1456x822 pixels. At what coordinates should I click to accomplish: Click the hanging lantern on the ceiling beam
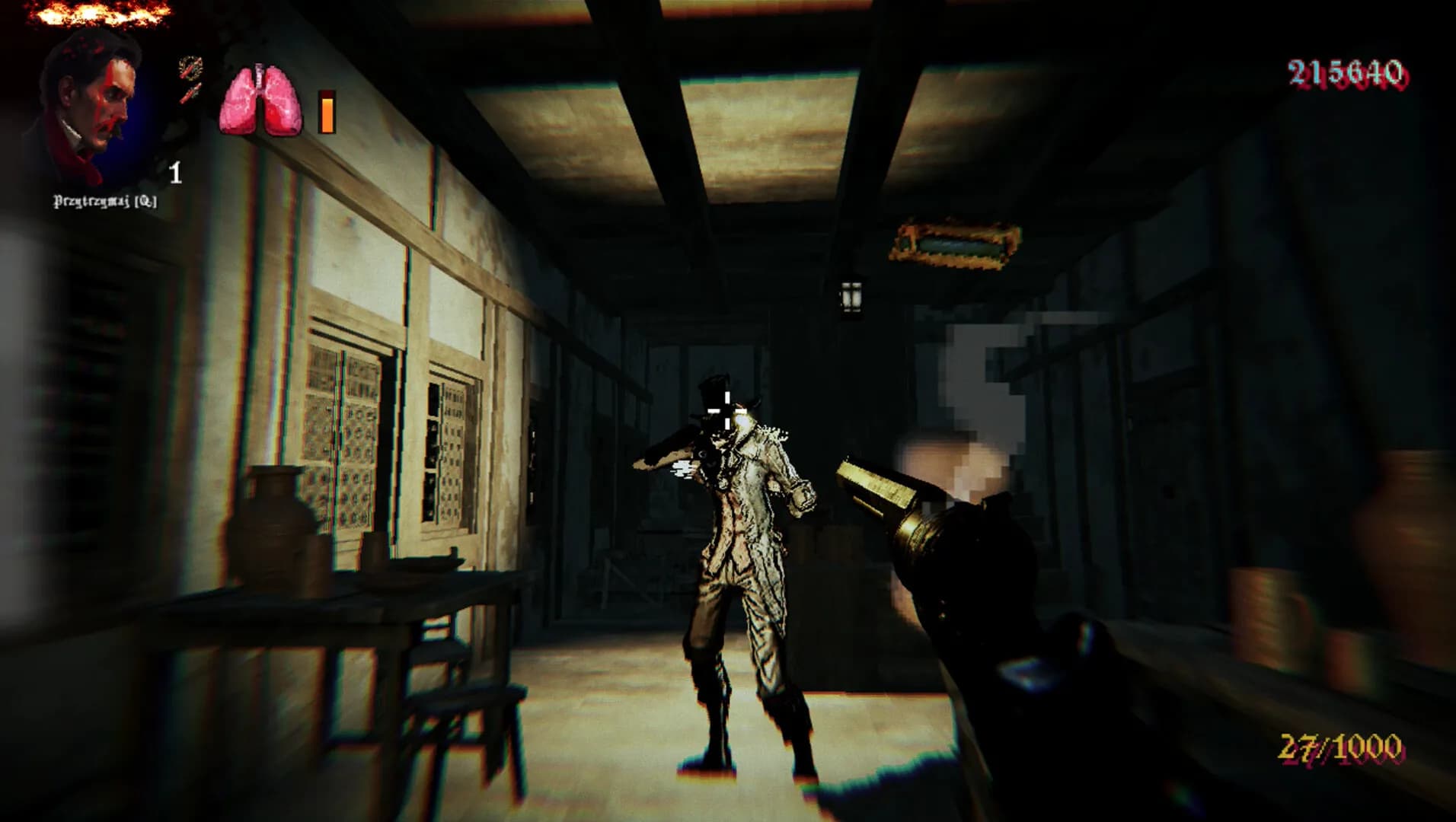pyautogui.click(x=853, y=297)
